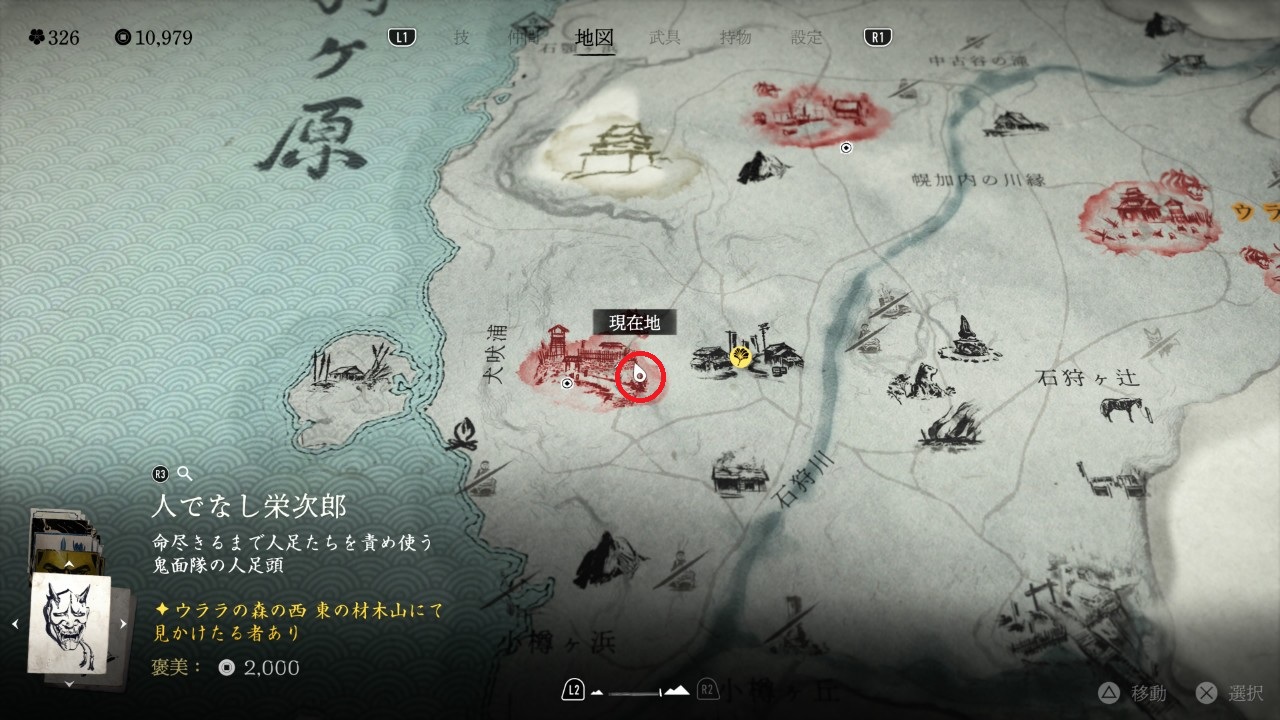Cycle up through the card stack
1280x720 pixels.
[69, 564]
